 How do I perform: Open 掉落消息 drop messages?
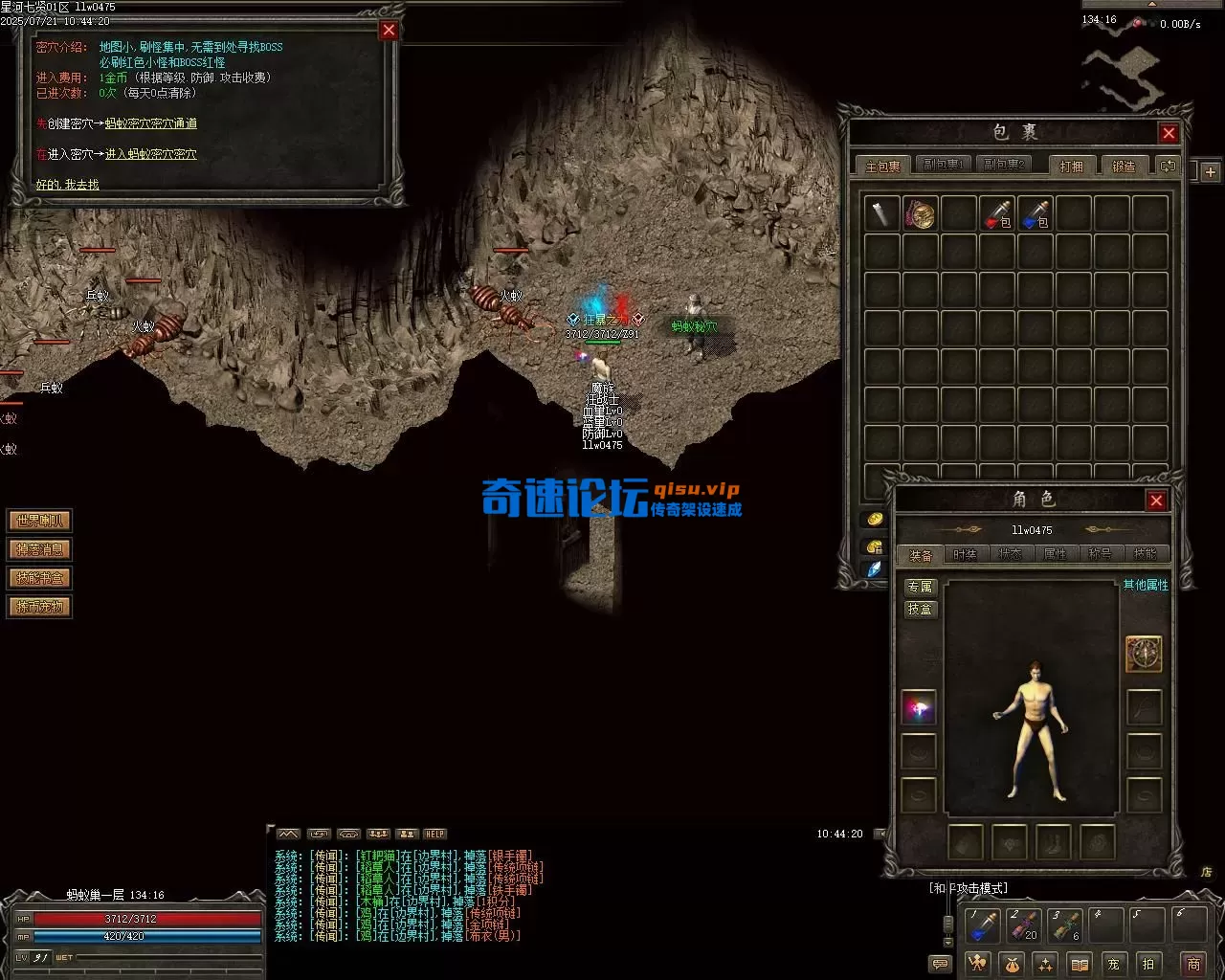tap(40, 550)
